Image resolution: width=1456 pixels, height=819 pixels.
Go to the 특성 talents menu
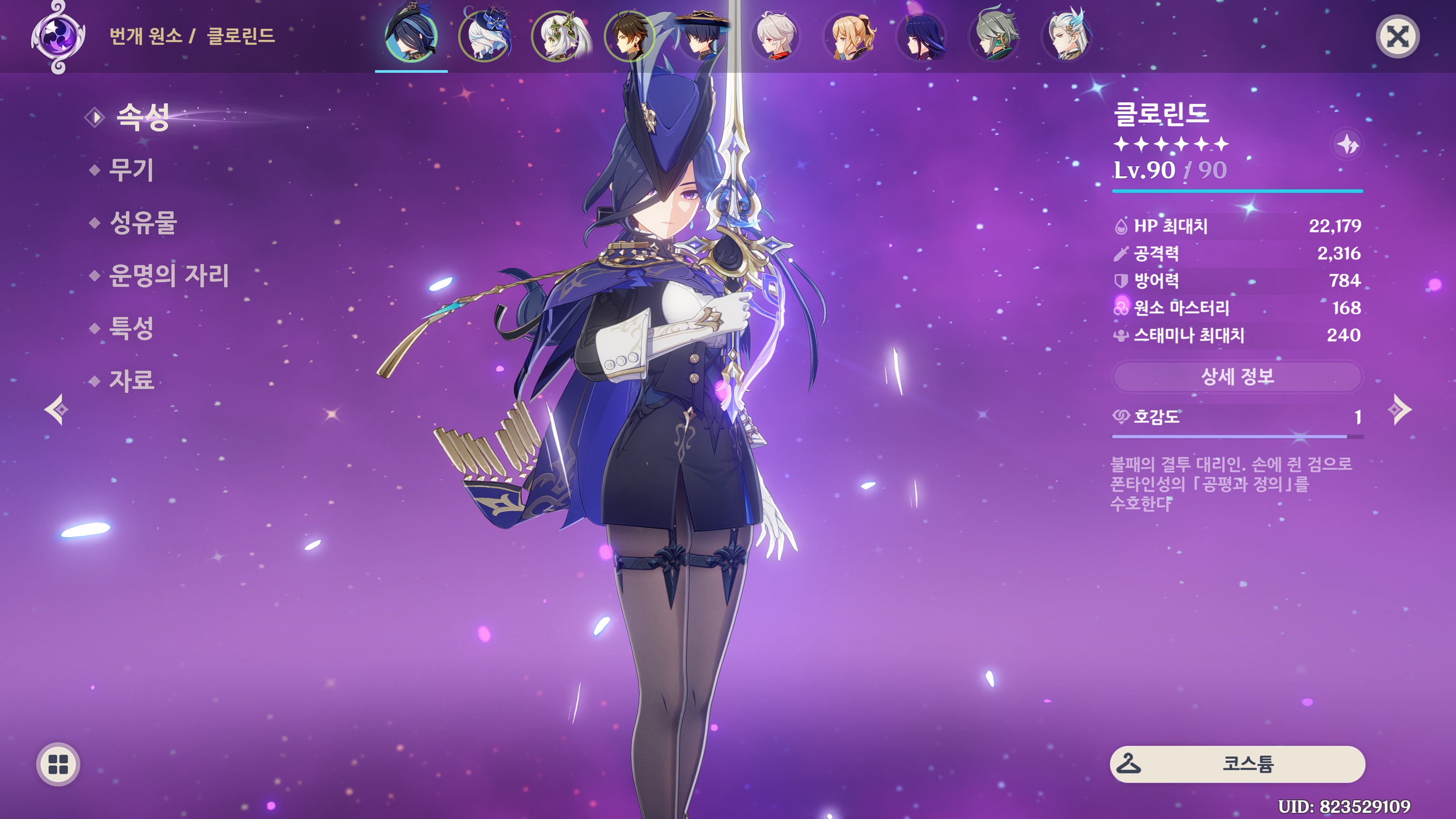coord(130,328)
